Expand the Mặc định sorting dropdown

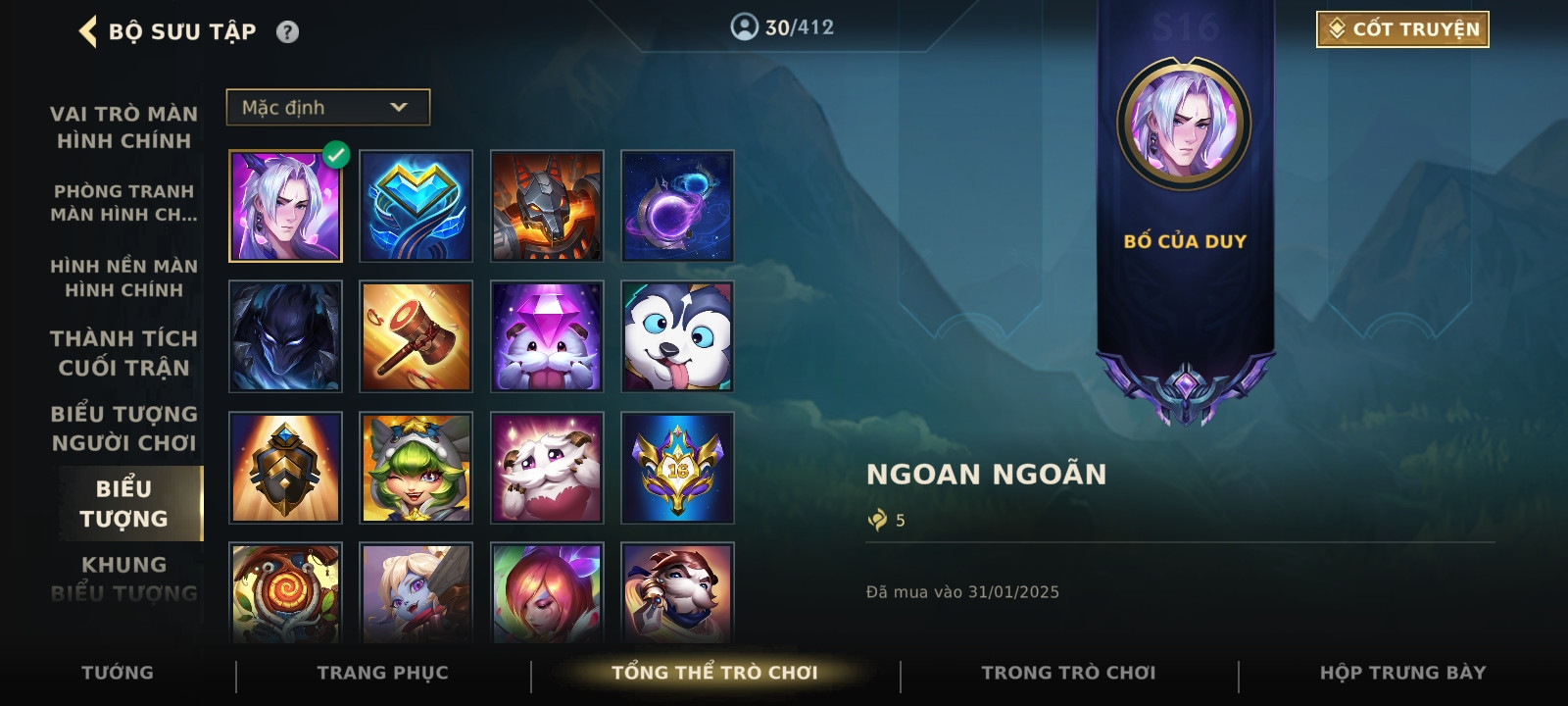point(327,108)
